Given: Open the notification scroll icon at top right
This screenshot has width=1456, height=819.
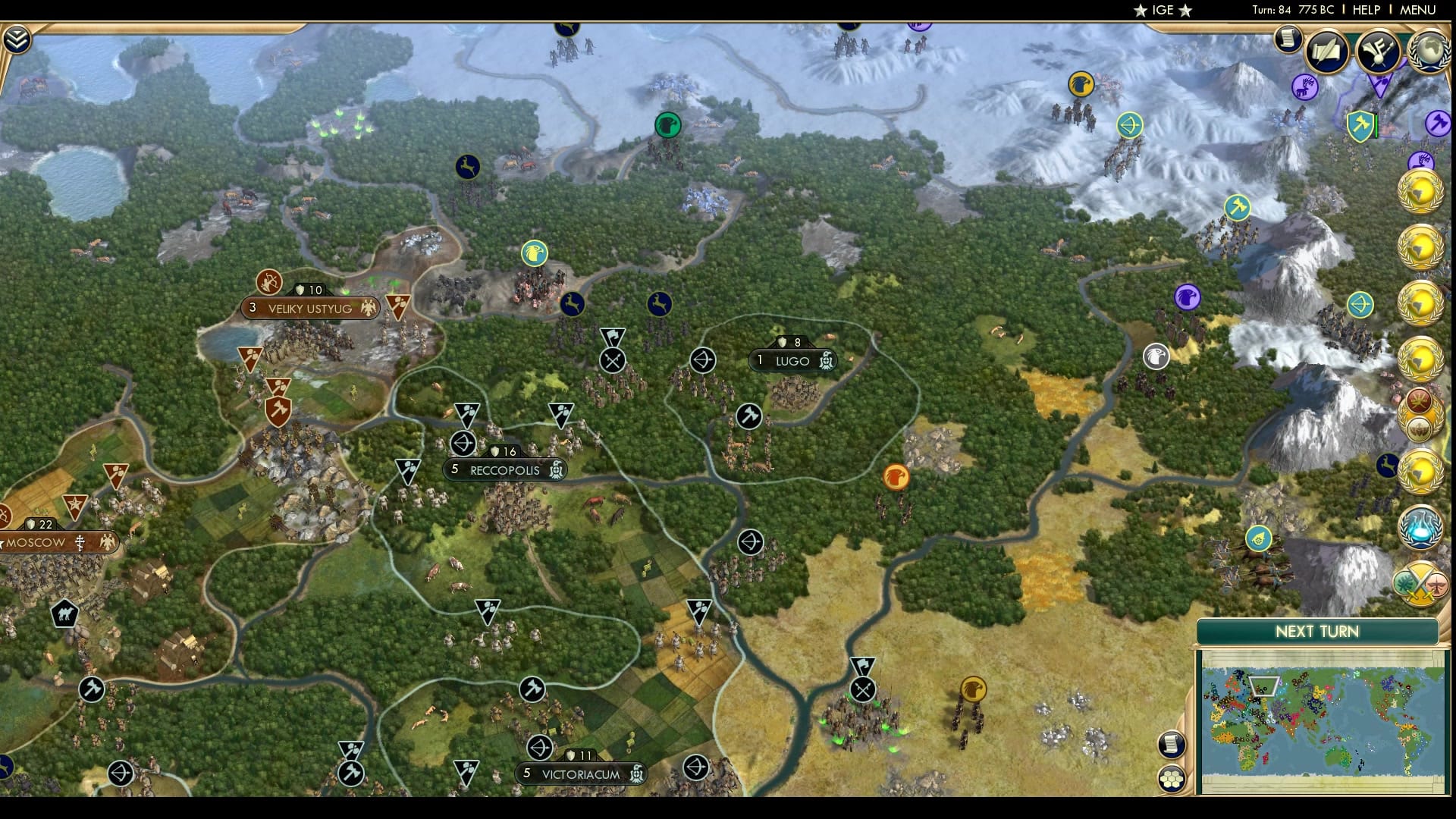Looking at the screenshot, I should [1288, 39].
